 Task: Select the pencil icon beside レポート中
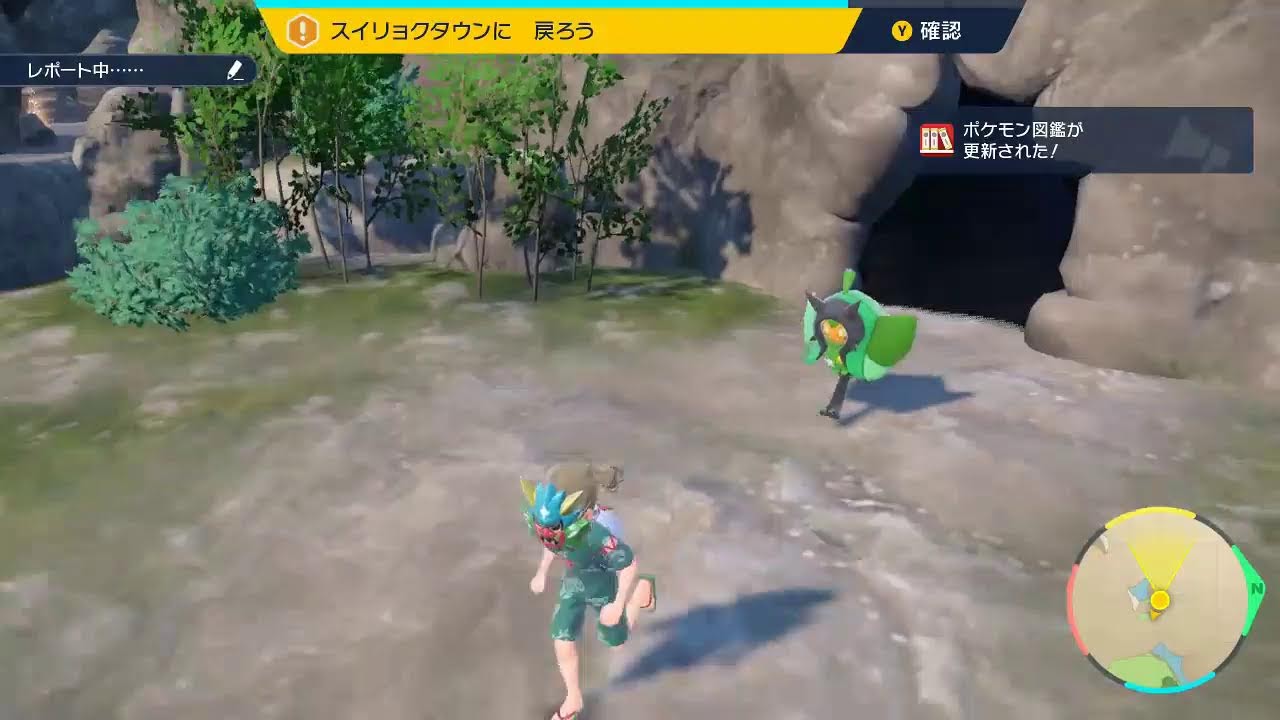pyautogui.click(x=233, y=71)
